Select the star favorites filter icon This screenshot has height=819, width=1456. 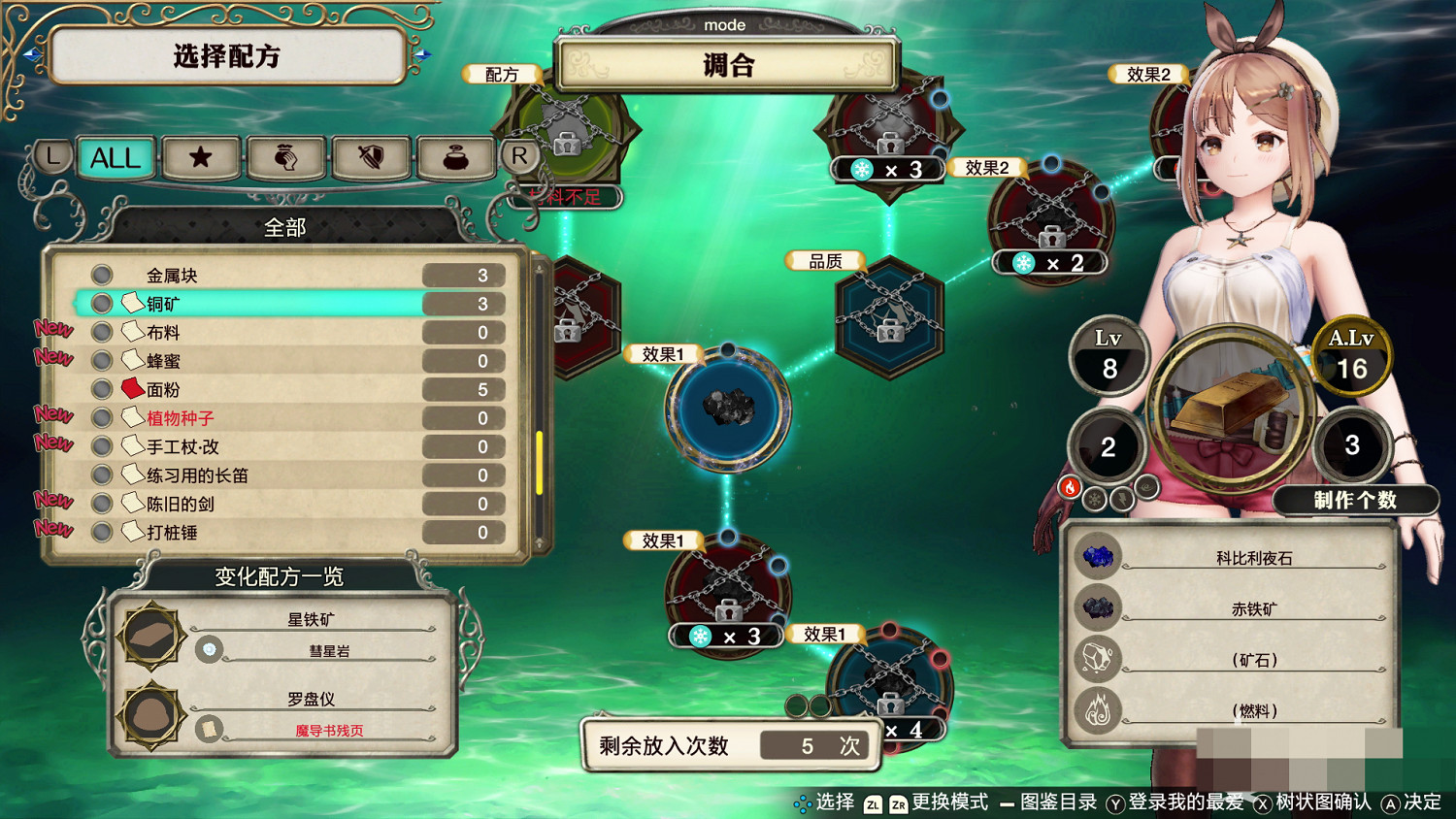pos(200,158)
